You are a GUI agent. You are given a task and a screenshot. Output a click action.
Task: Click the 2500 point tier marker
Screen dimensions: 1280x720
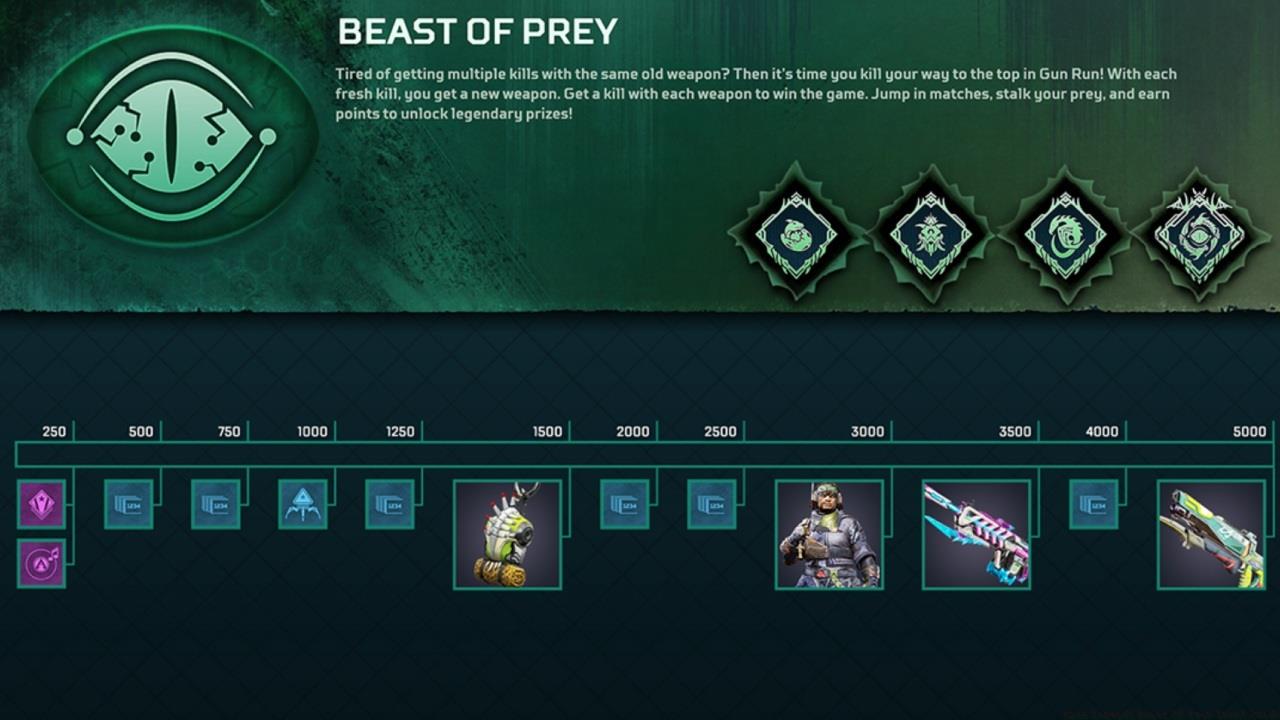[x=719, y=432]
